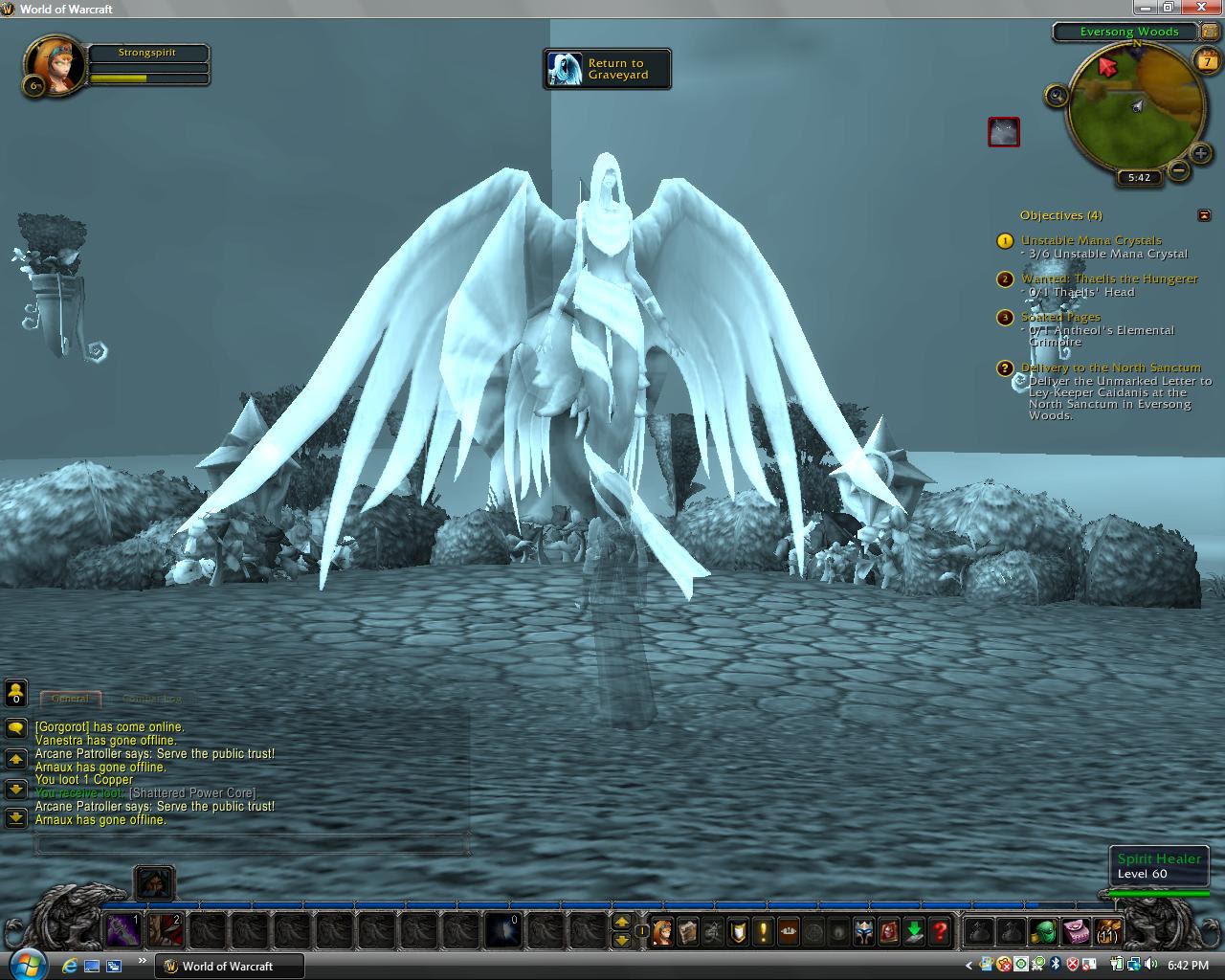Click the chat bubble icon above the chat frame
This screenshot has height=980, width=1225.
click(x=15, y=727)
